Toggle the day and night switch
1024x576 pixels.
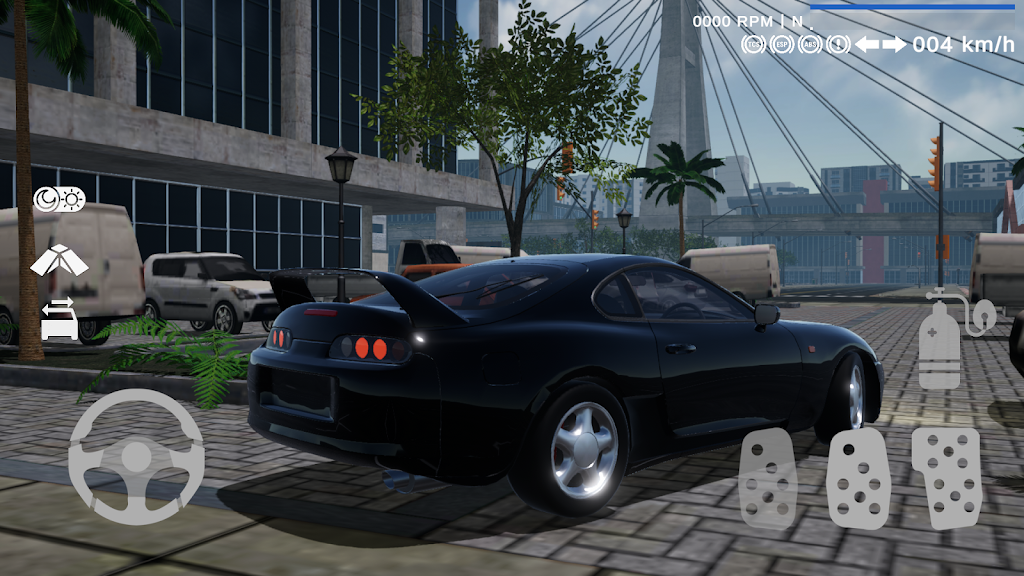click(60, 199)
